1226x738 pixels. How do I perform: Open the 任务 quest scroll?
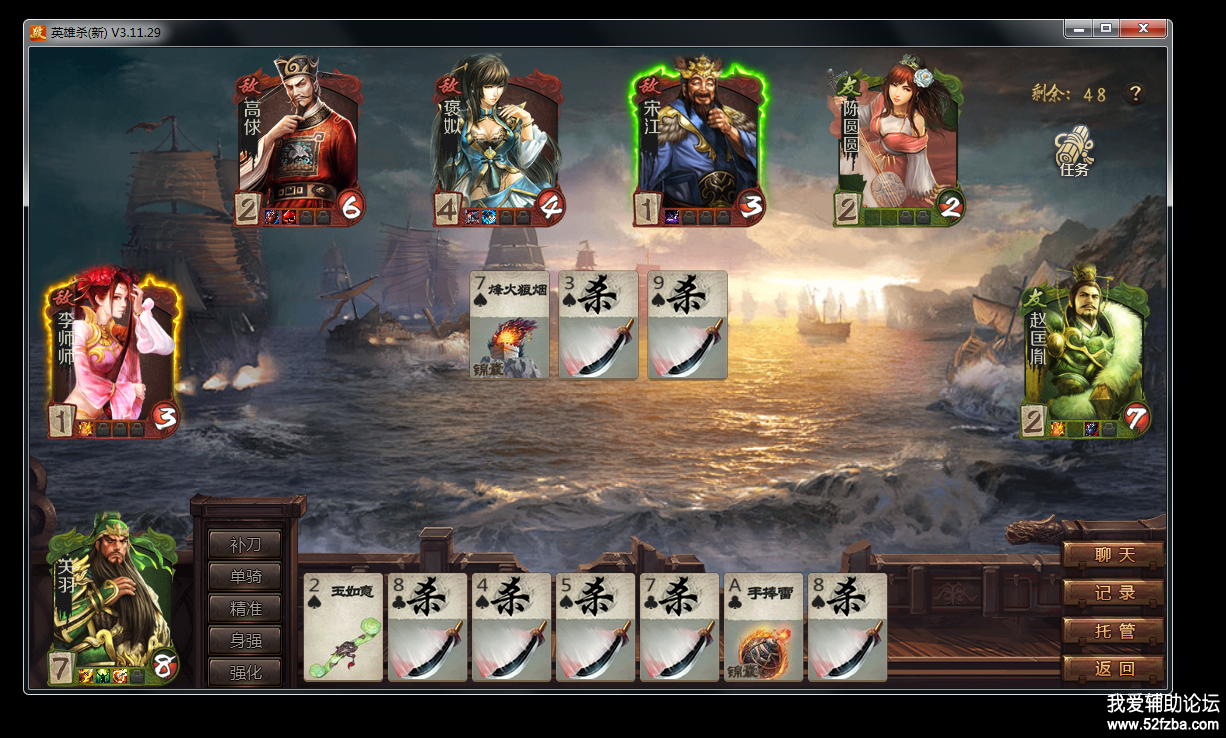(x=1074, y=152)
